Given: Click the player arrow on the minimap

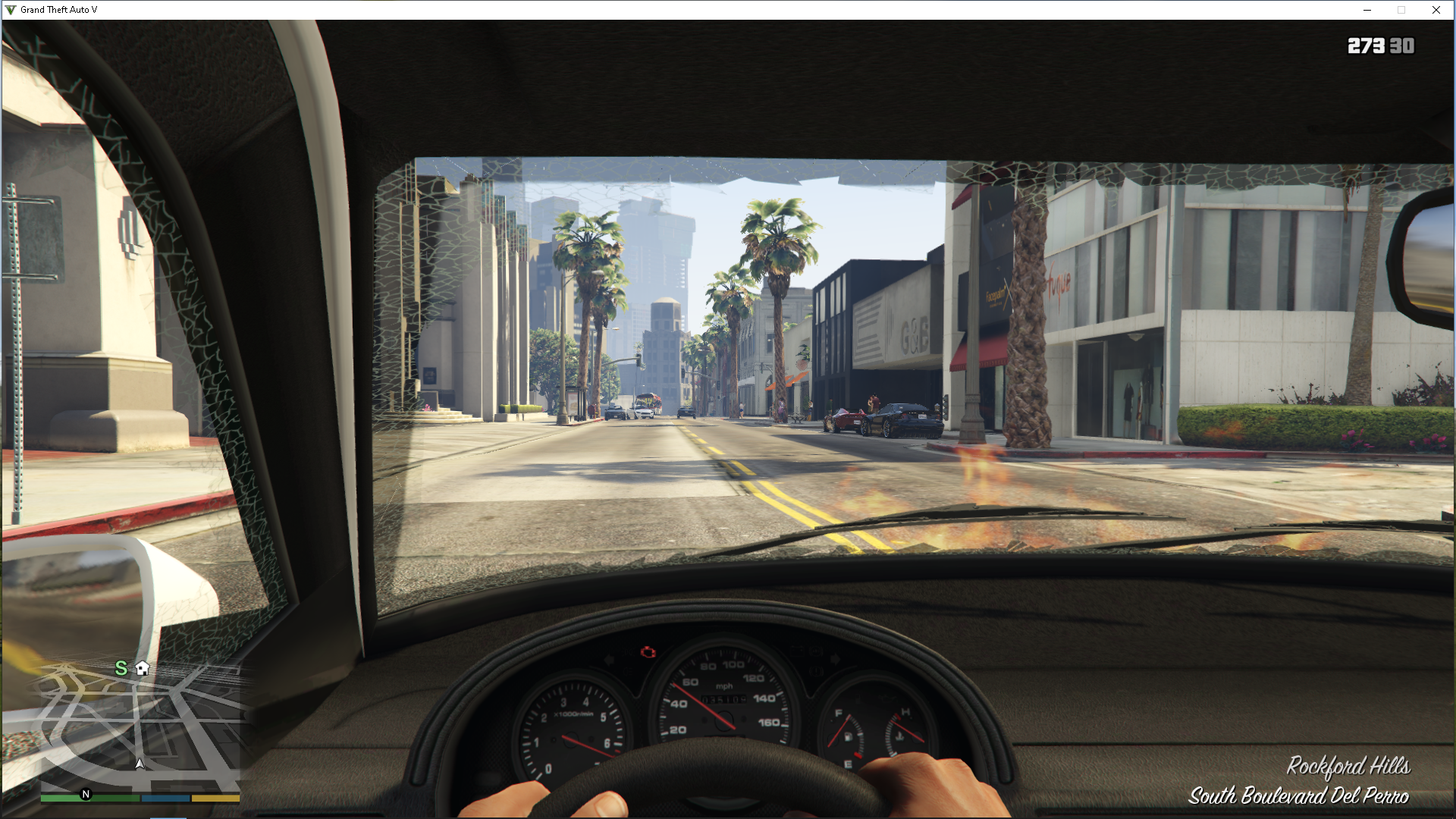Looking at the screenshot, I should (x=140, y=763).
